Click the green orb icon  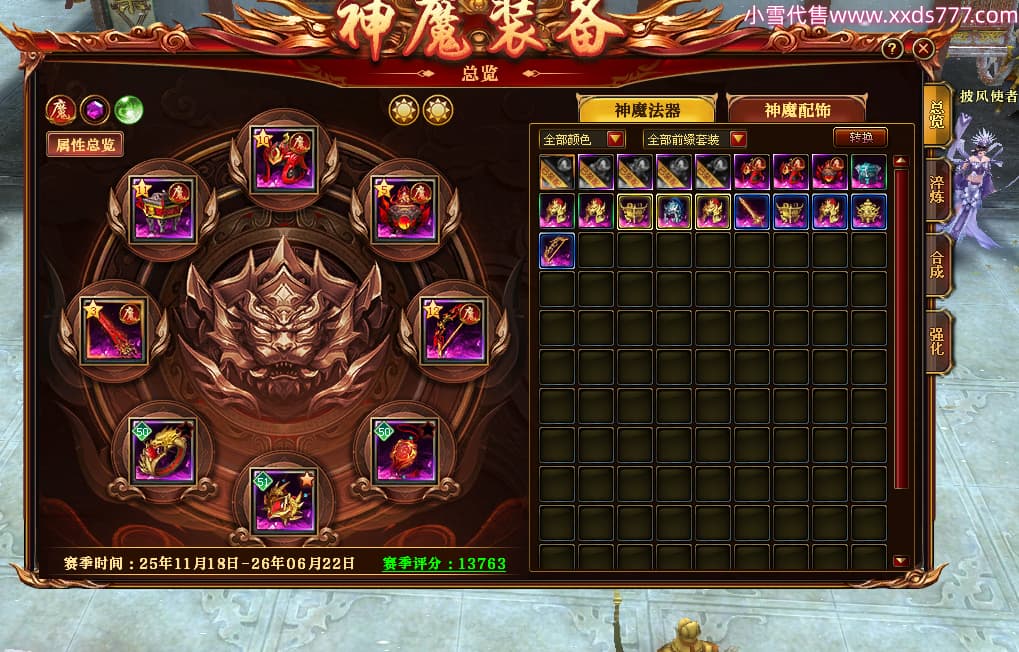click(x=128, y=109)
